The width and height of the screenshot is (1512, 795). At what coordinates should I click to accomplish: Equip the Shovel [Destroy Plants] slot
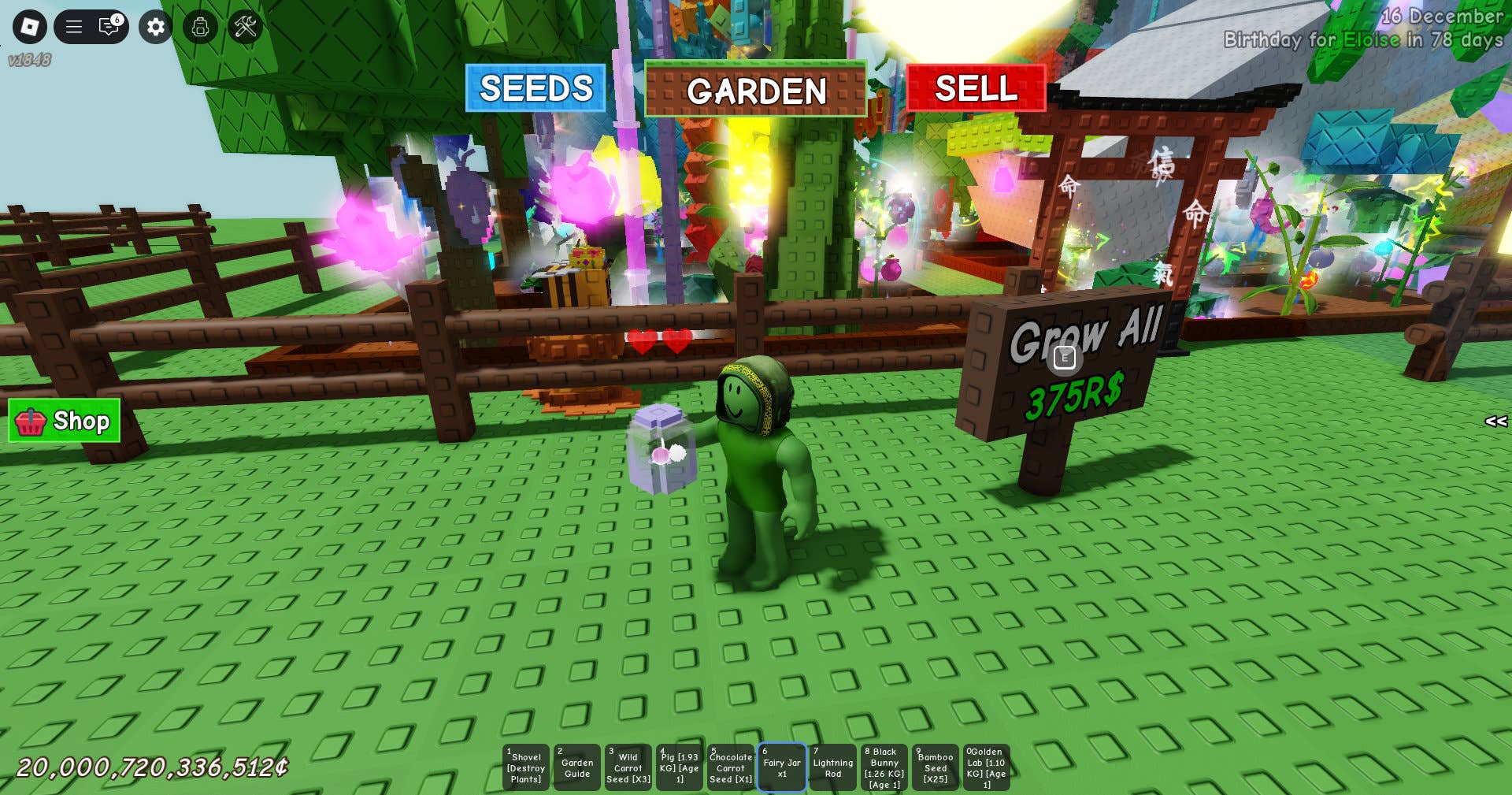(526, 767)
